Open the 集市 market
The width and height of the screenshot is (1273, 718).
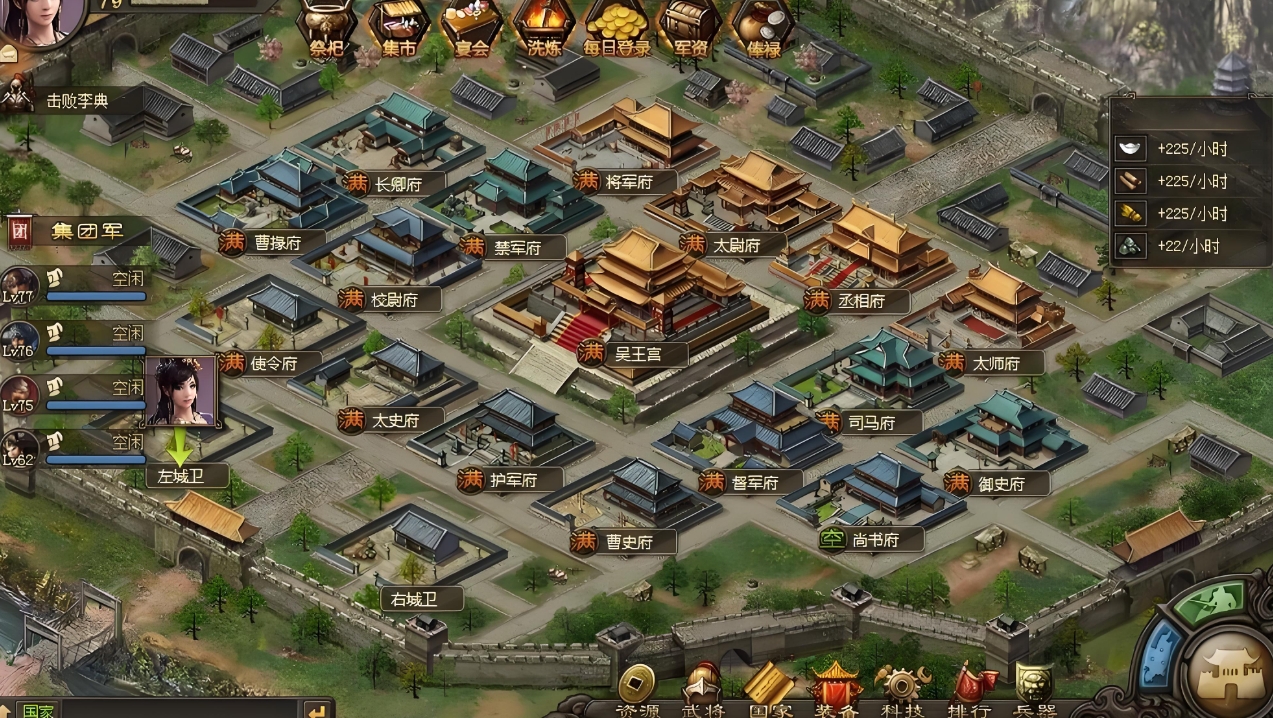(x=398, y=28)
